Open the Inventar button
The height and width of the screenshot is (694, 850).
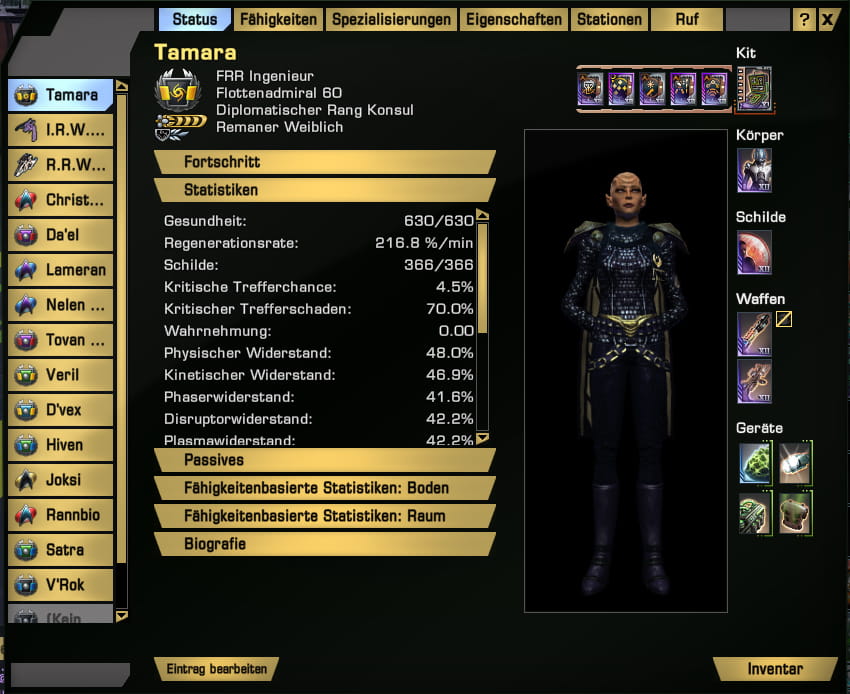pyautogui.click(x=775, y=669)
